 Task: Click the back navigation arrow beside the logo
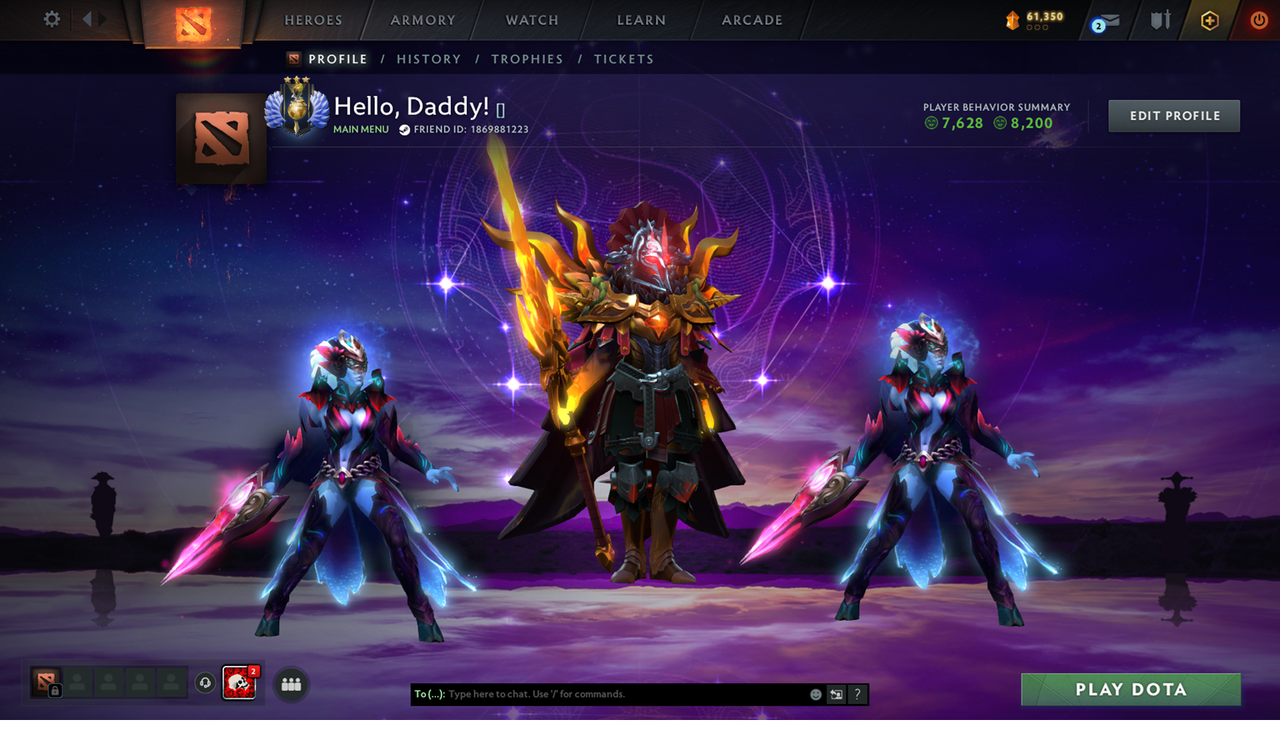coord(85,17)
